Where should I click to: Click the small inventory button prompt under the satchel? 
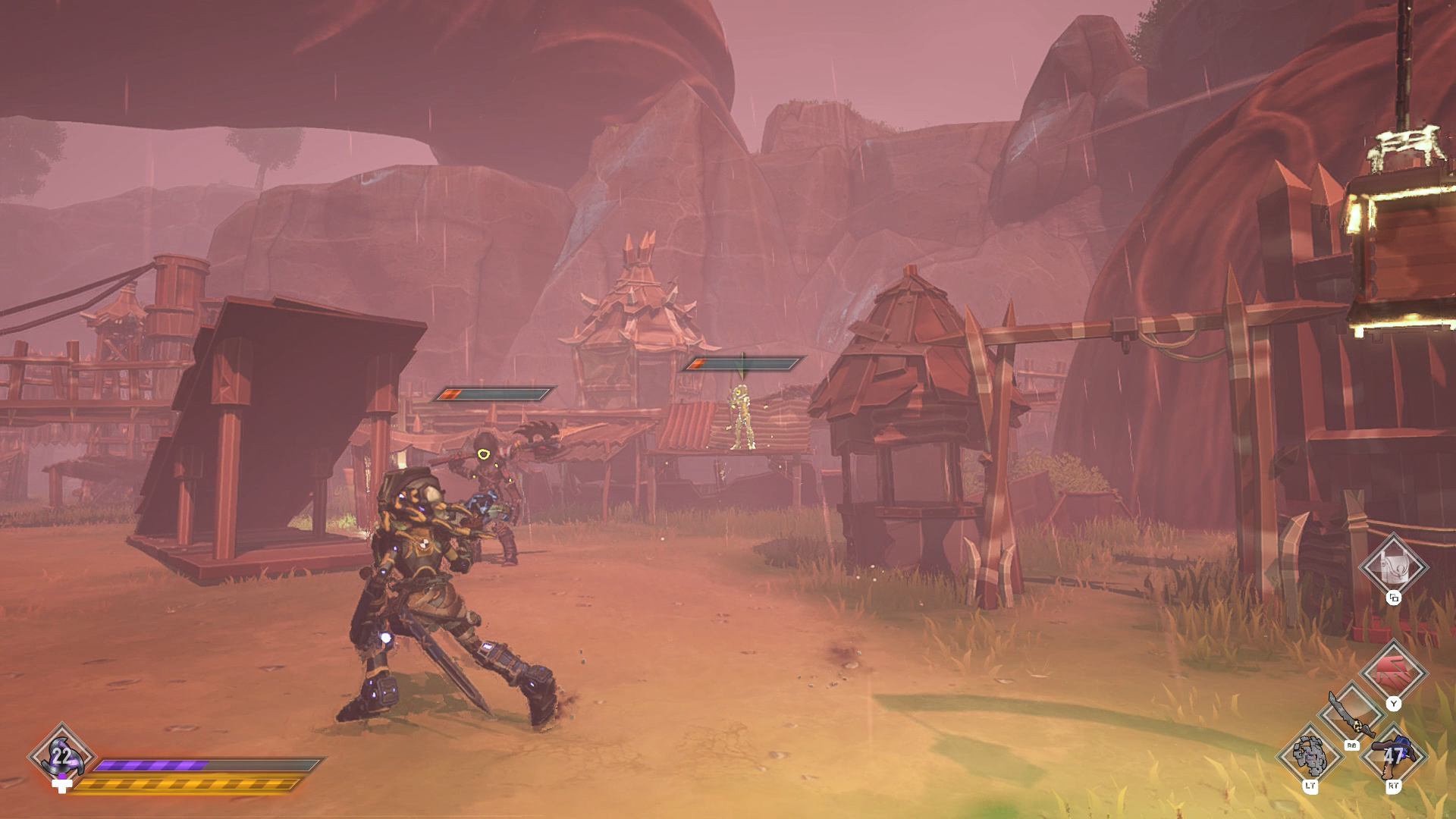coord(1394,598)
